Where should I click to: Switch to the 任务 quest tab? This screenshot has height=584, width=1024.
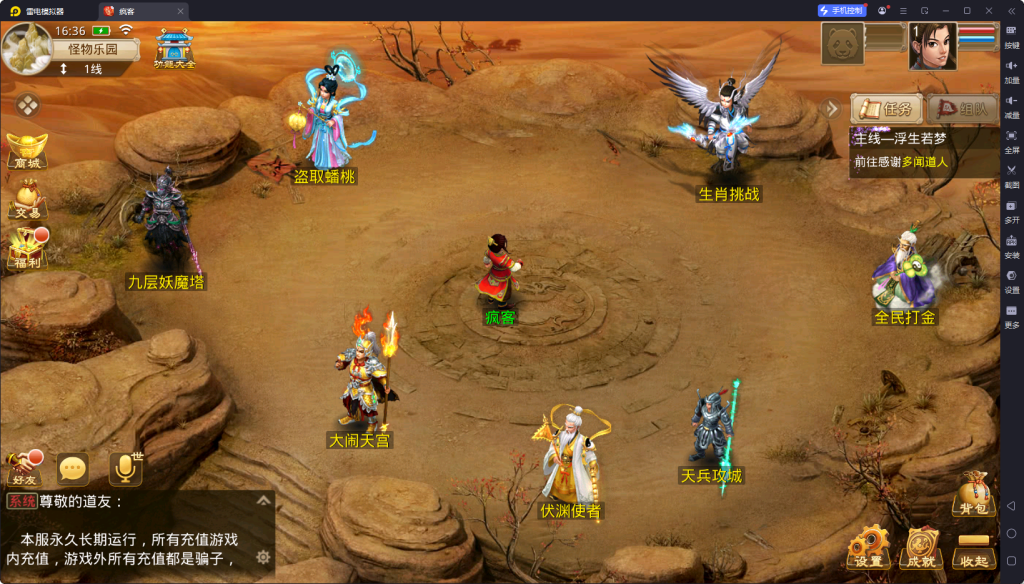(x=887, y=109)
